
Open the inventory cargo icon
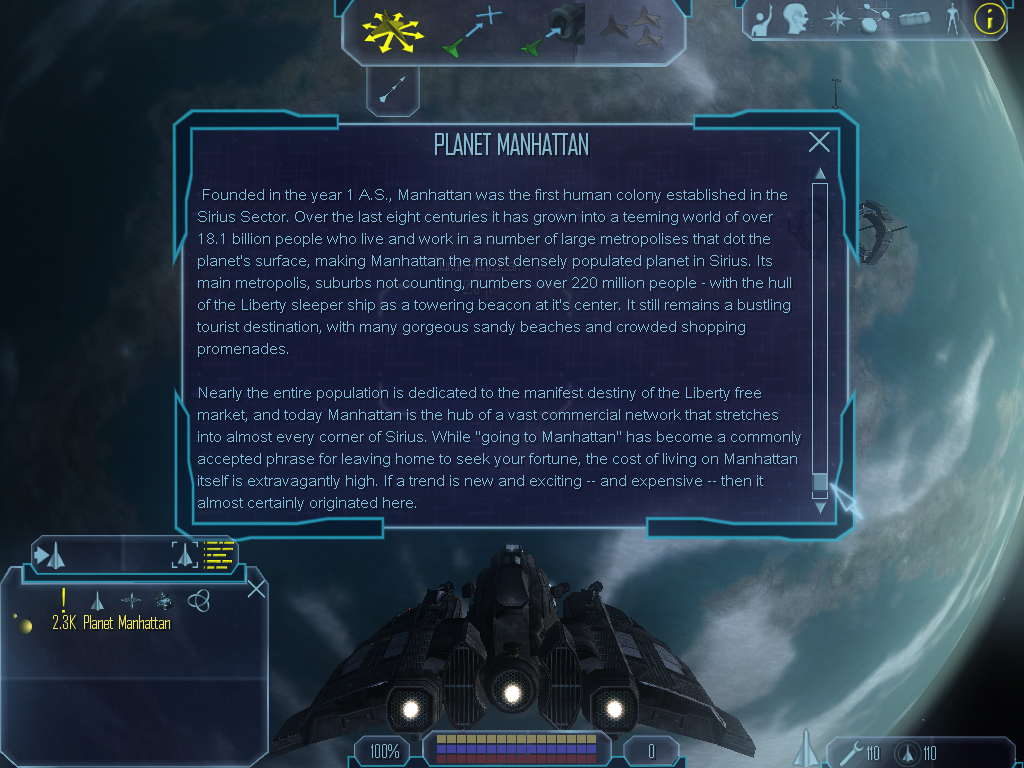coord(915,18)
